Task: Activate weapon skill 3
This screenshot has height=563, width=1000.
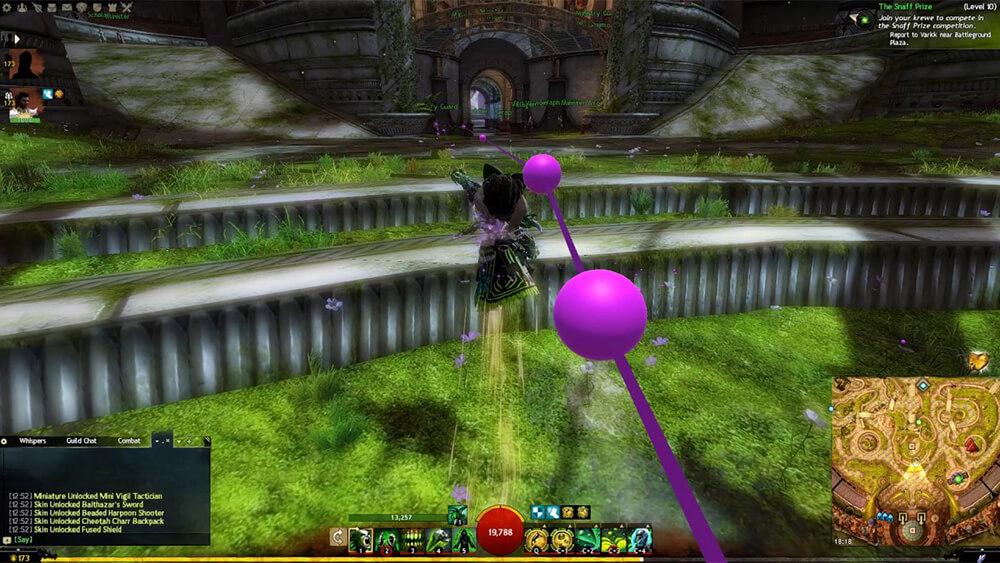Action: click(x=412, y=539)
